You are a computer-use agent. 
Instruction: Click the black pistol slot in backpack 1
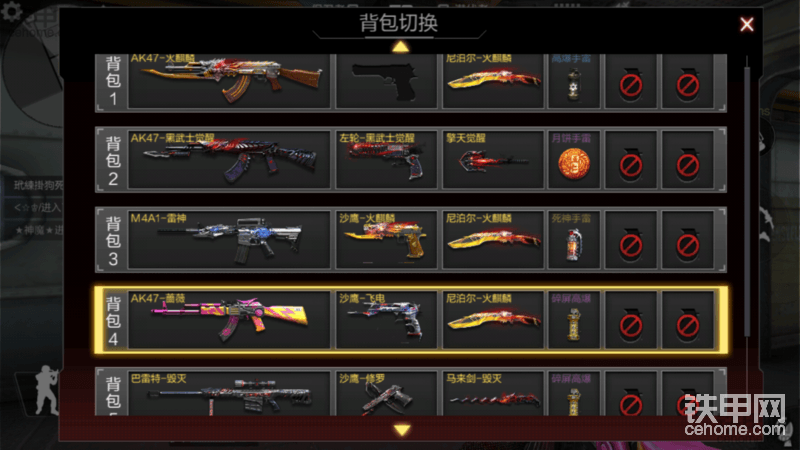pos(387,79)
